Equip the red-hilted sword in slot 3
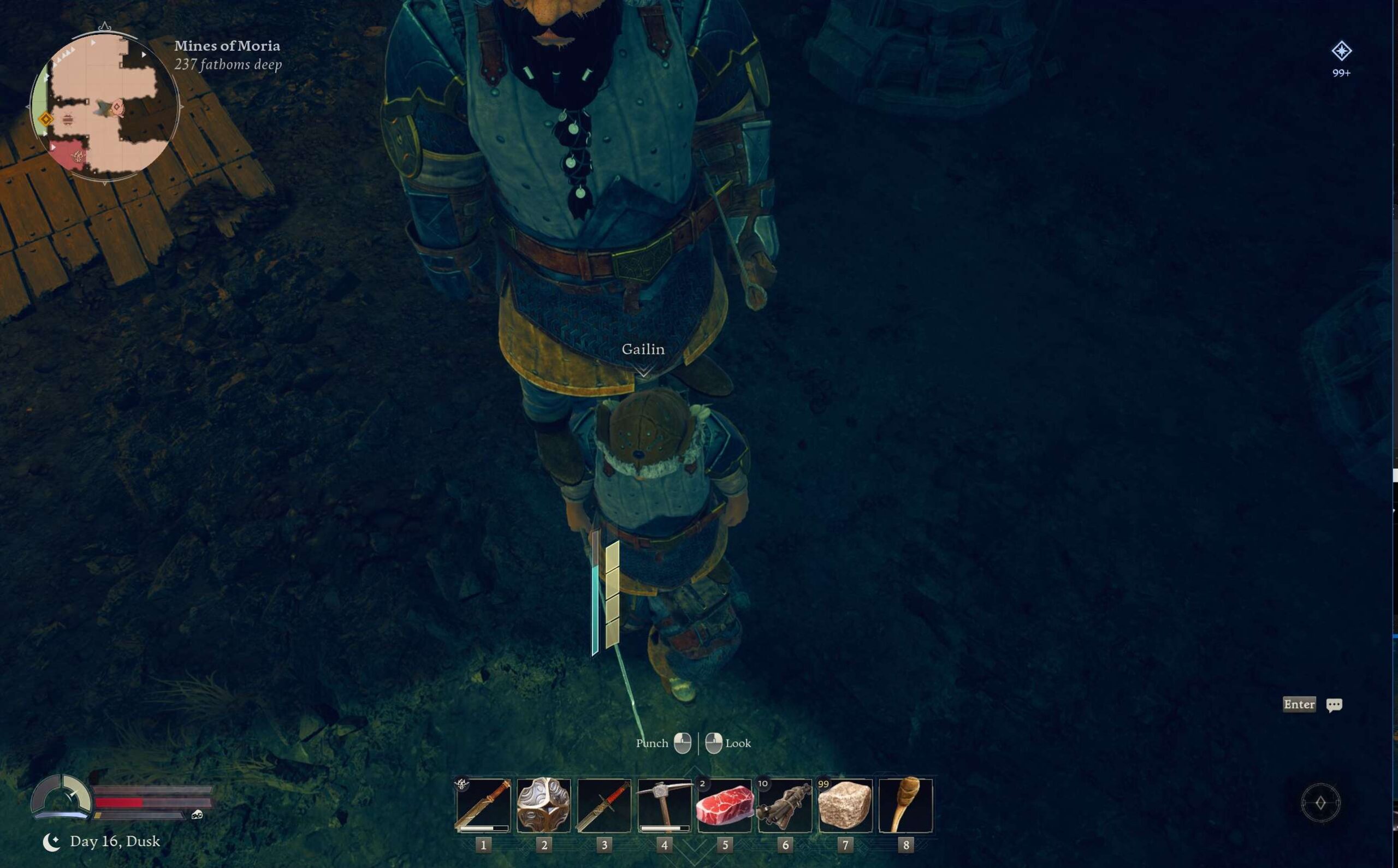 (x=604, y=805)
